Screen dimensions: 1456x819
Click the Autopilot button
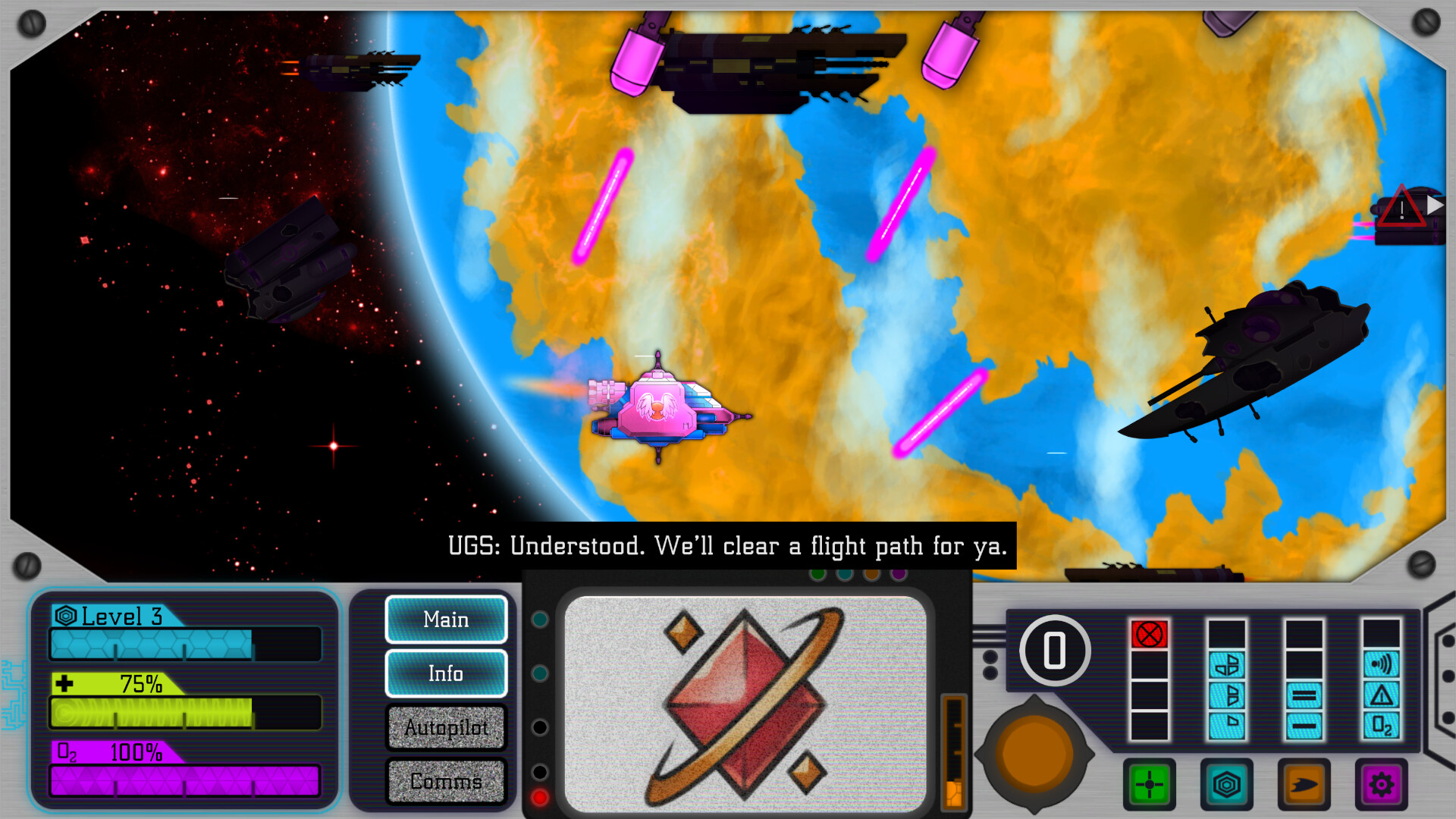coord(447,727)
